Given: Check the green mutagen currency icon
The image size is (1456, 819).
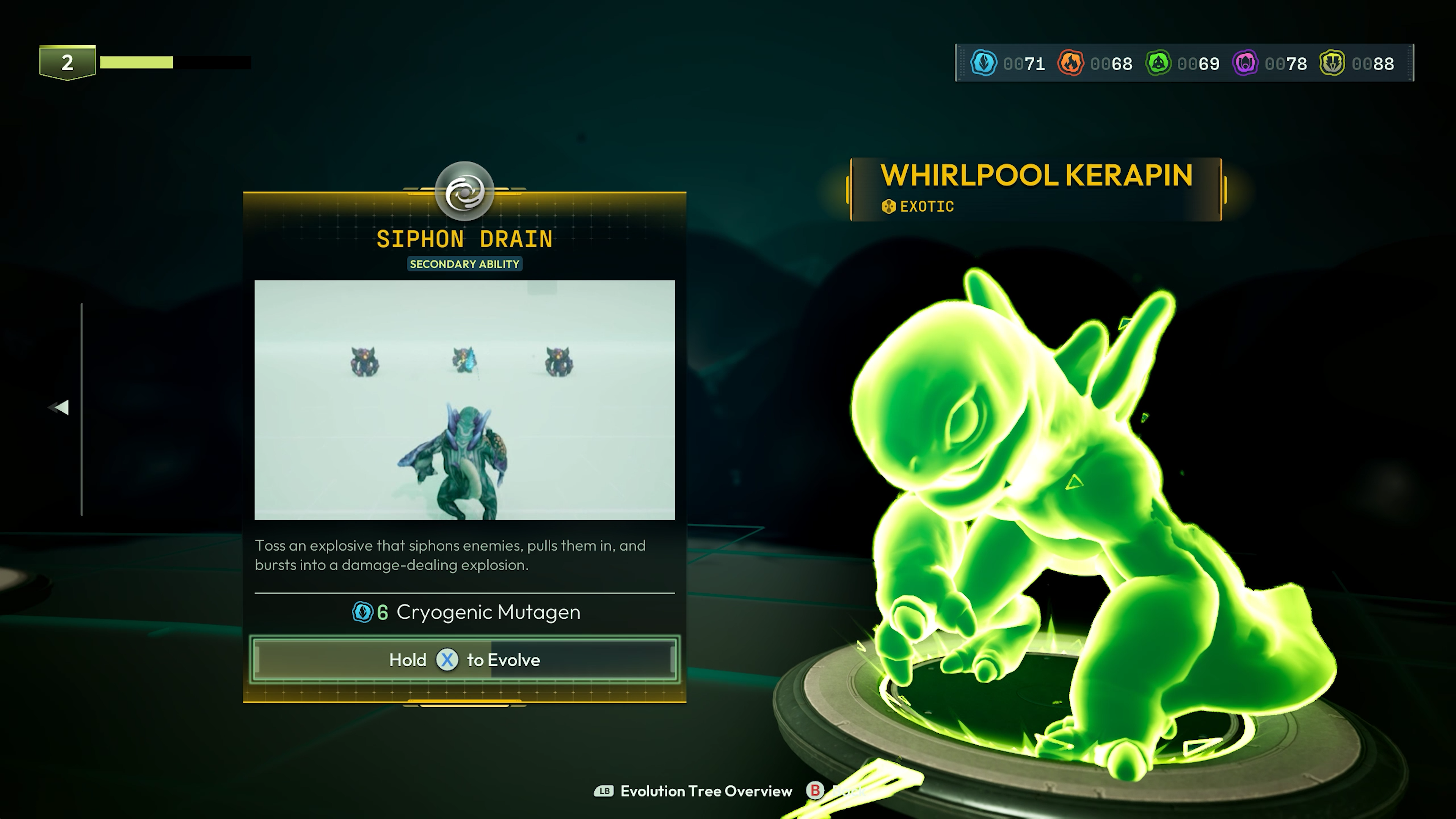Looking at the screenshot, I should tap(1158, 63).
